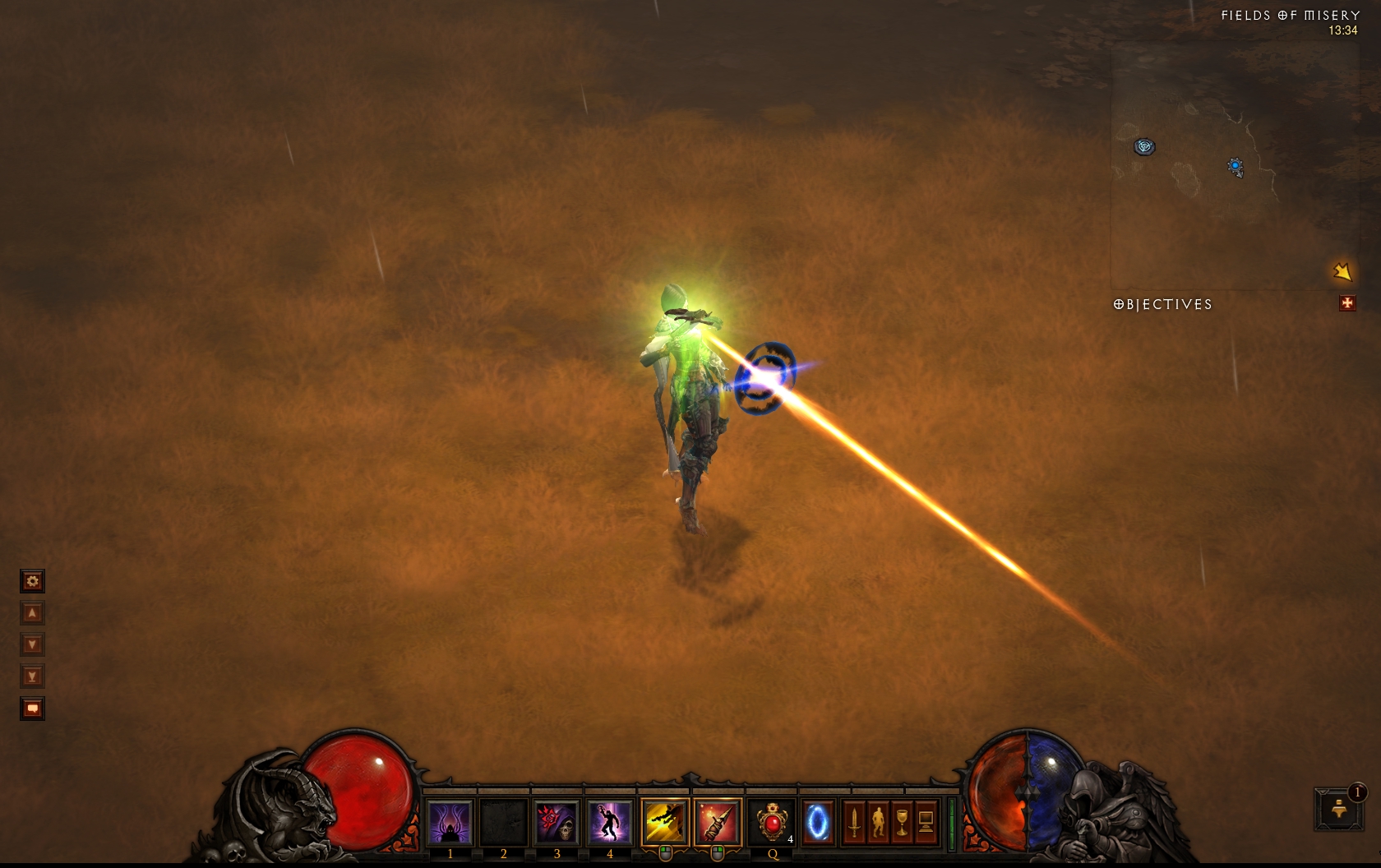
Task: Drink the red health potion
Action: [772, 822]
